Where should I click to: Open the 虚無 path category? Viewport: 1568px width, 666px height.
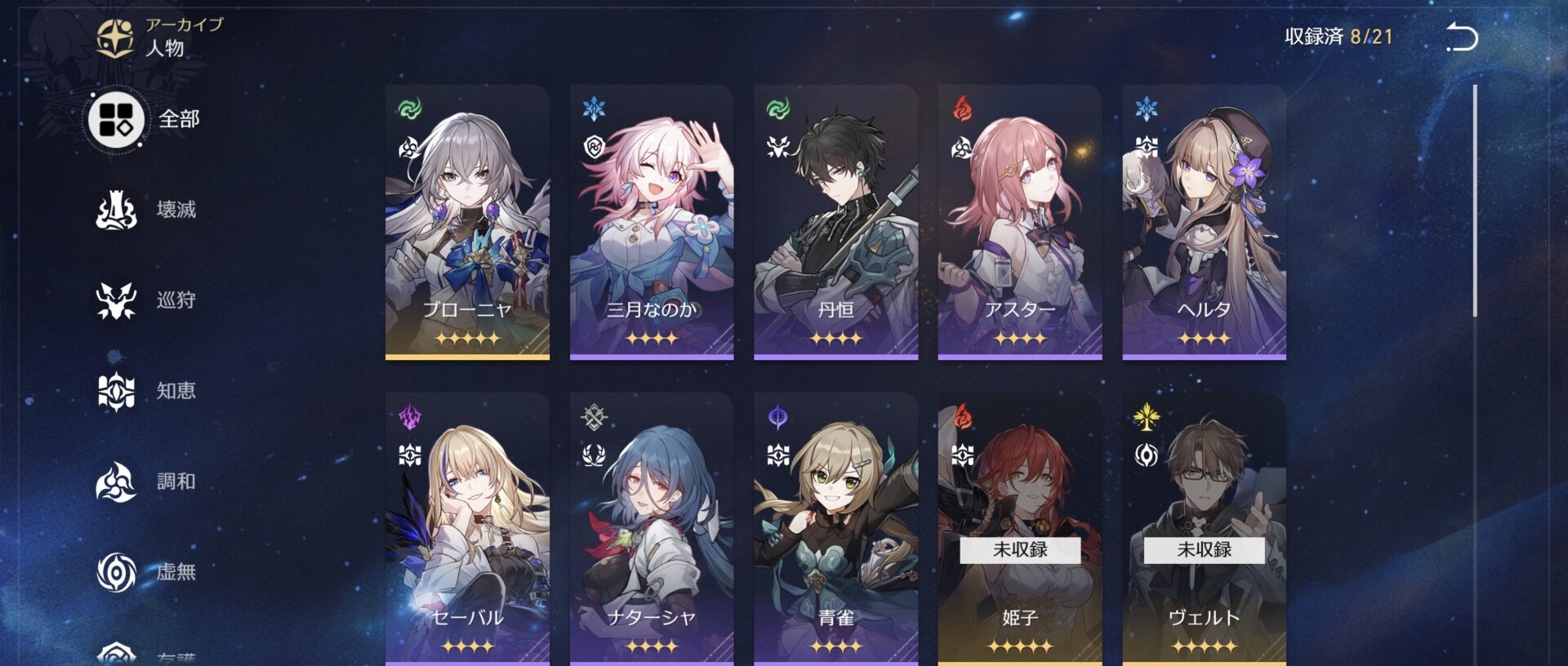147,571
